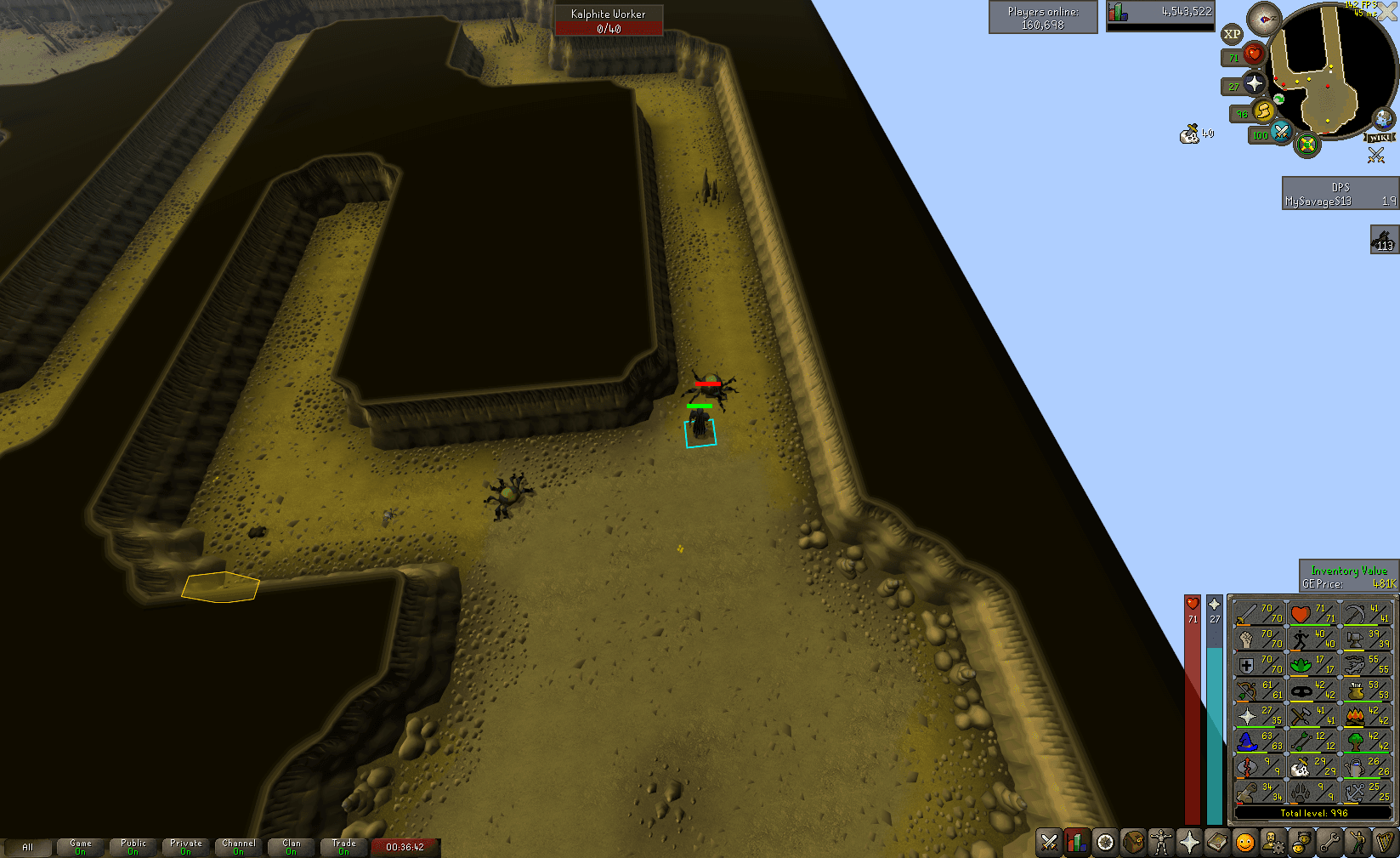
Task: Open the combat options tab with crossed swords
Action: 1048,844
